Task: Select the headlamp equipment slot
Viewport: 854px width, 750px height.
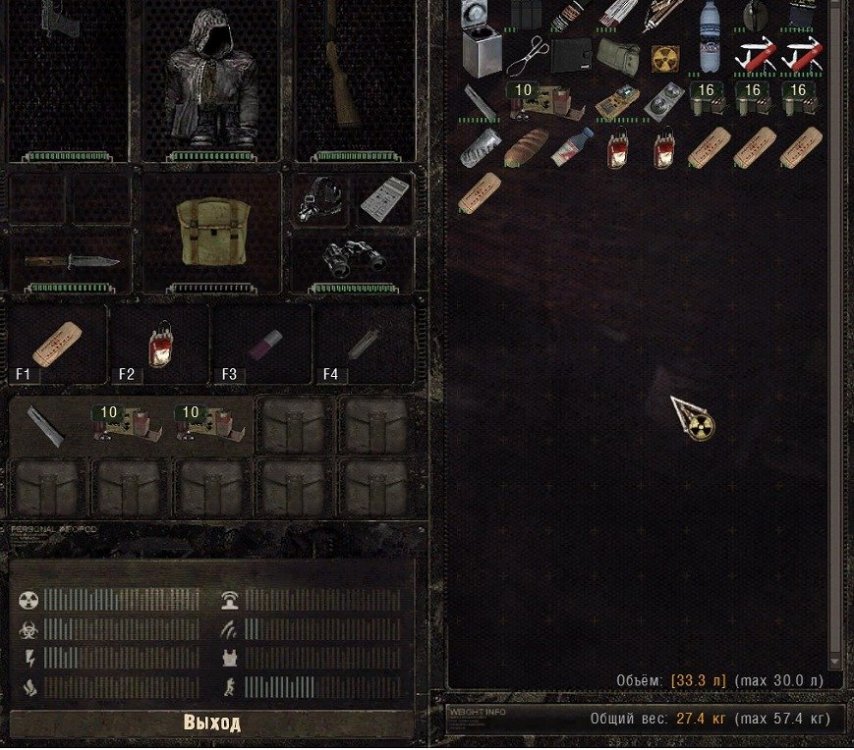Action: 321,200
